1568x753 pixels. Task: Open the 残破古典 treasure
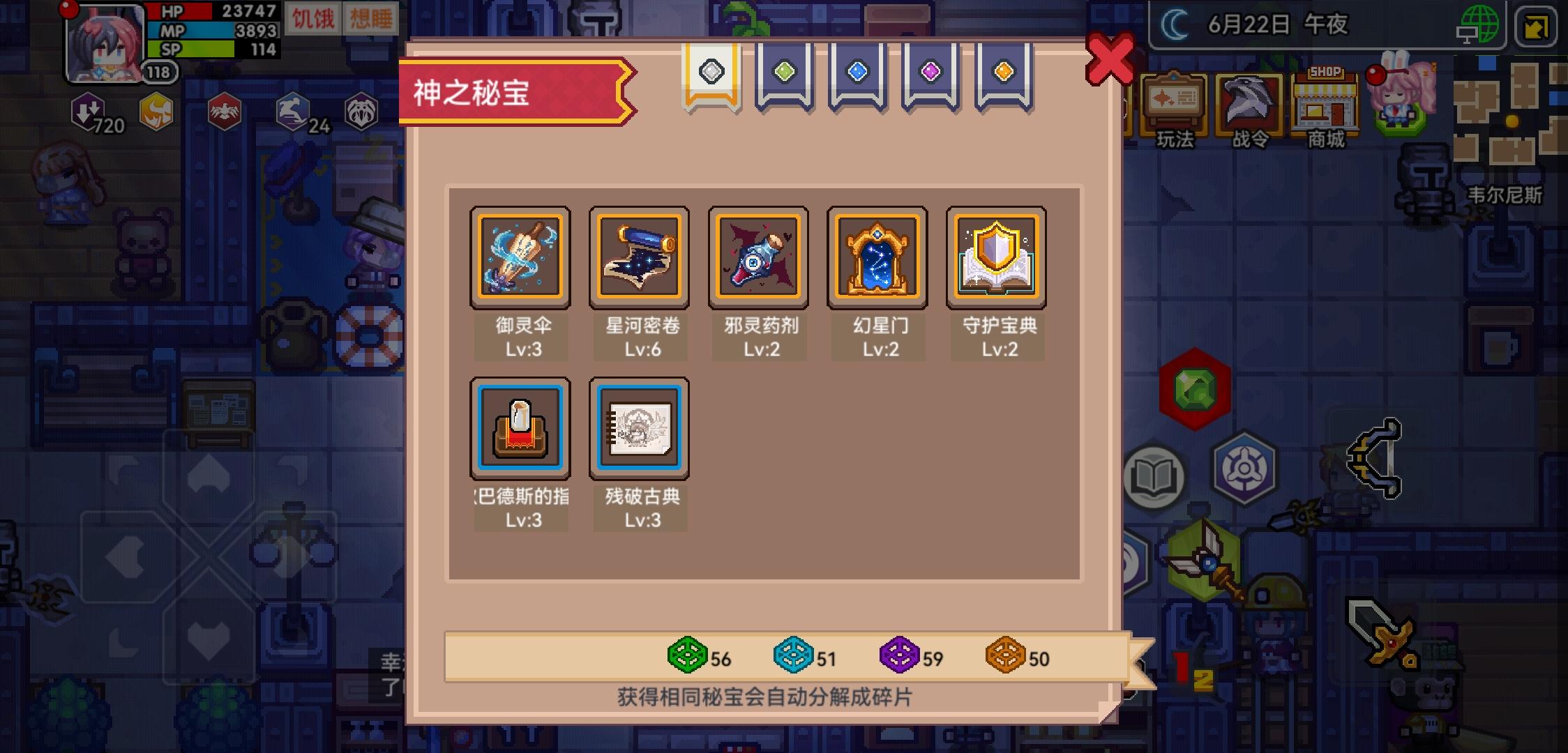coord(639,427)
